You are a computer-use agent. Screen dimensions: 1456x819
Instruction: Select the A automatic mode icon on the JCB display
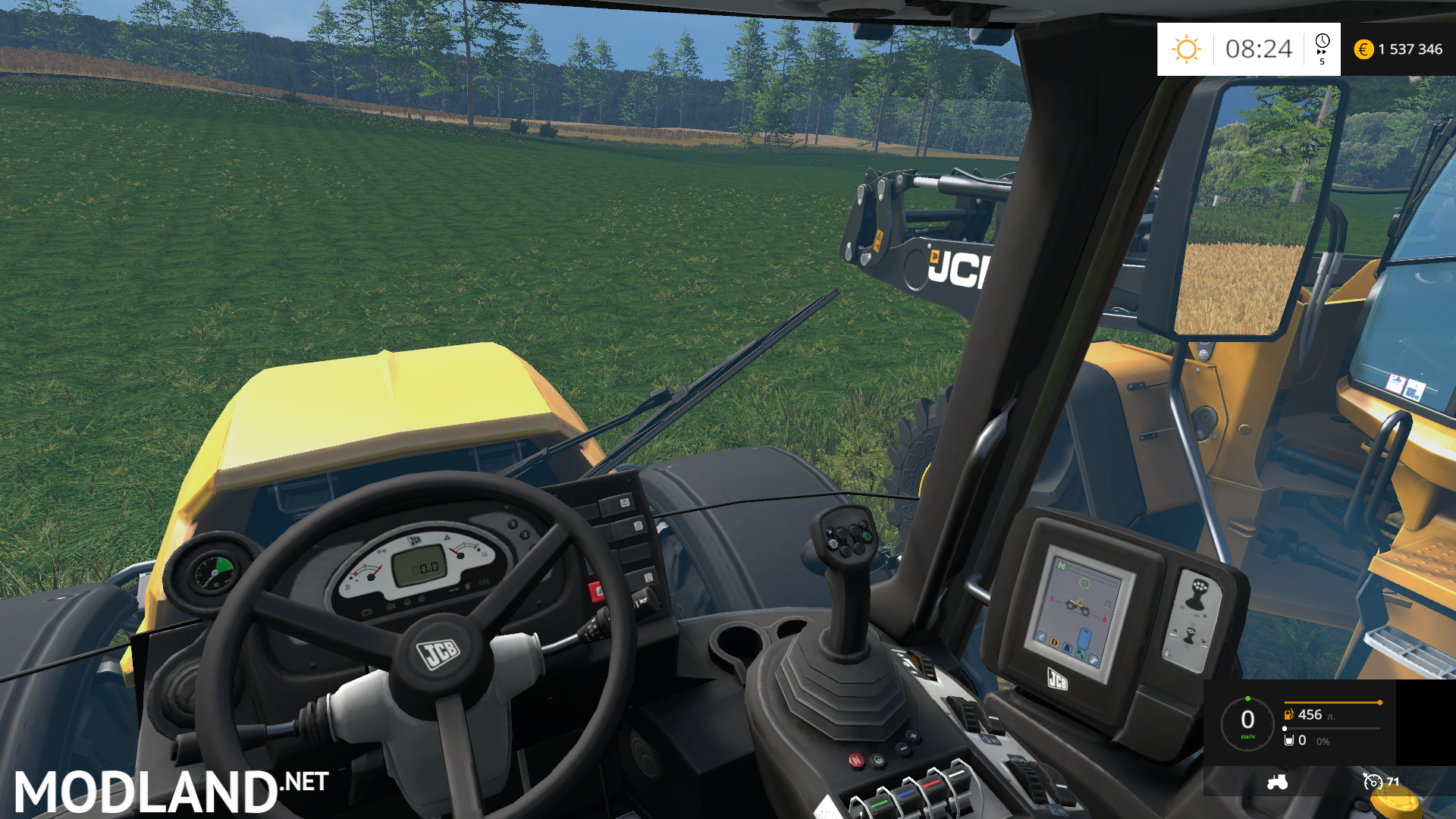[1068, 648]
